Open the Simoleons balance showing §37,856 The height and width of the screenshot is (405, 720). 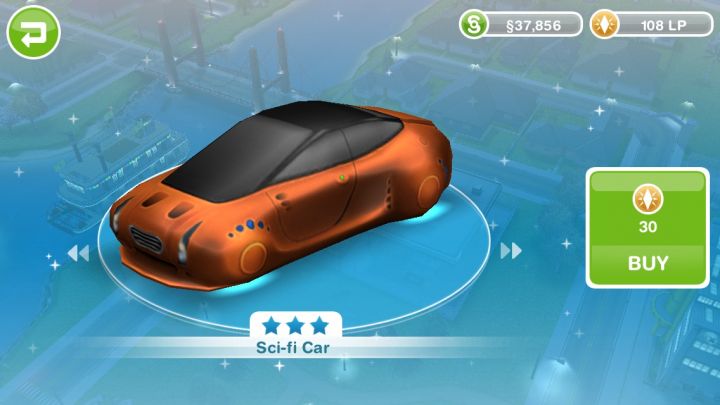click(521, 24)
